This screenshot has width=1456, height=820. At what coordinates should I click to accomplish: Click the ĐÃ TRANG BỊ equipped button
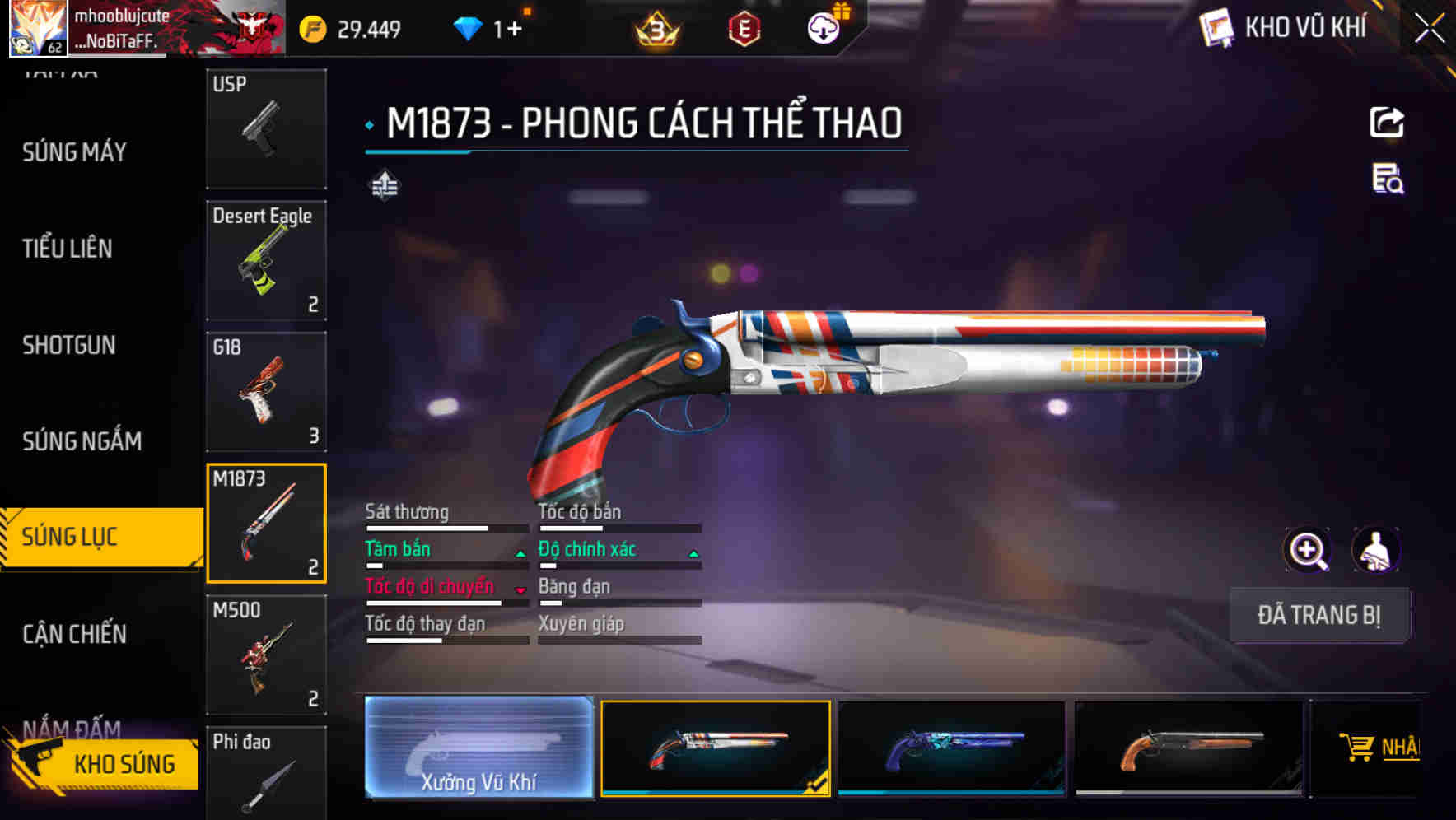tap(1318, 615)
